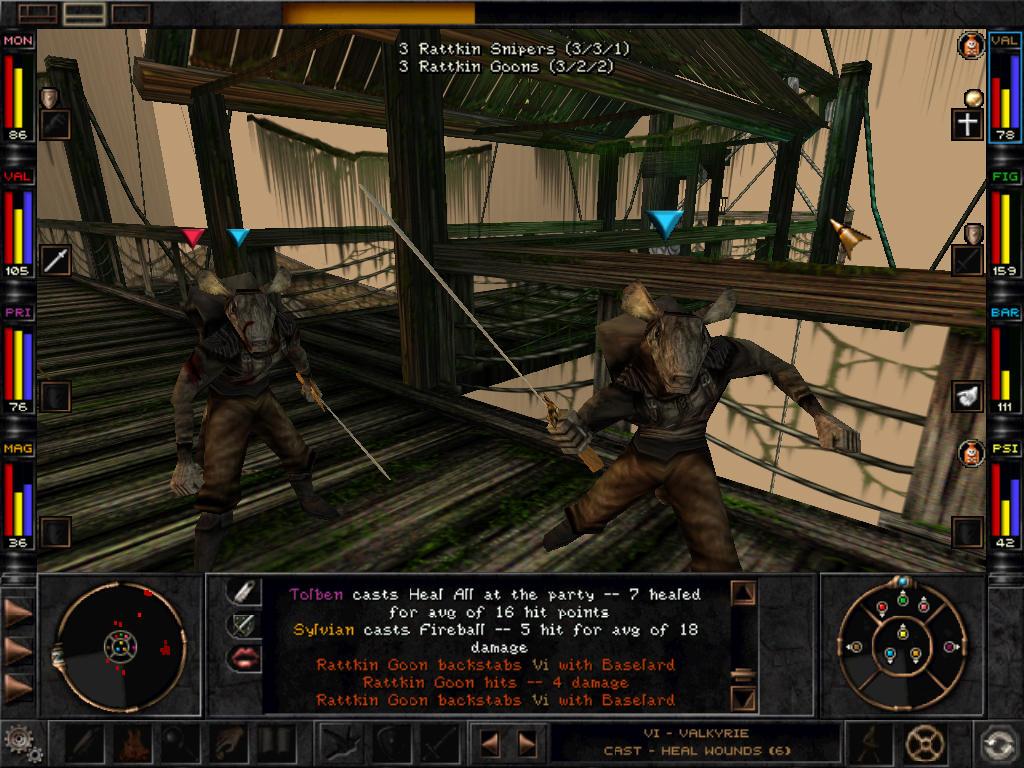The height and width of the screenshot is (768, 1024).
Task: Select the spear action icon beside left VAL
Action: [x=56, y=260]
